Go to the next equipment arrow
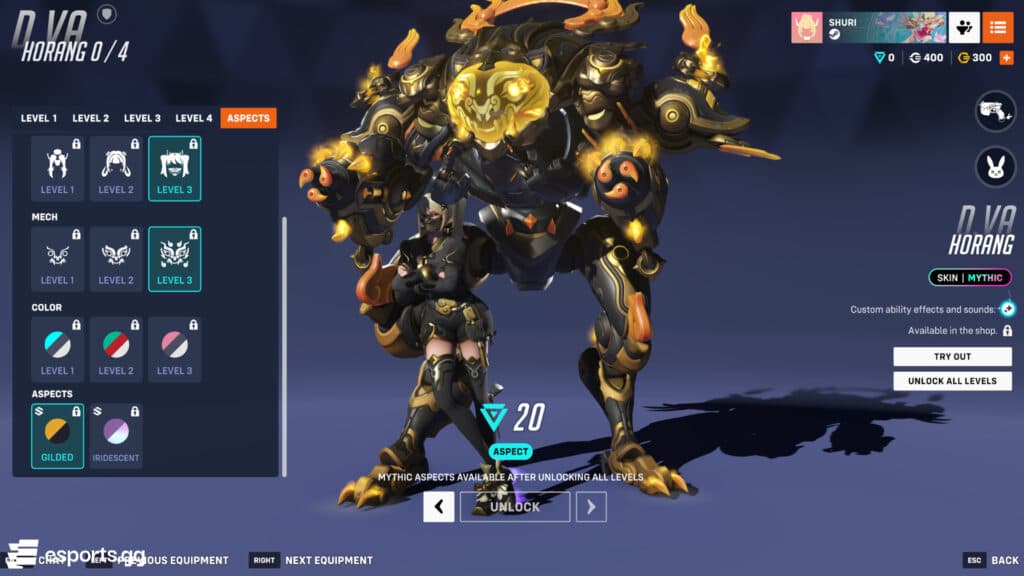The image size is (1024, 576). pos(591,507)
